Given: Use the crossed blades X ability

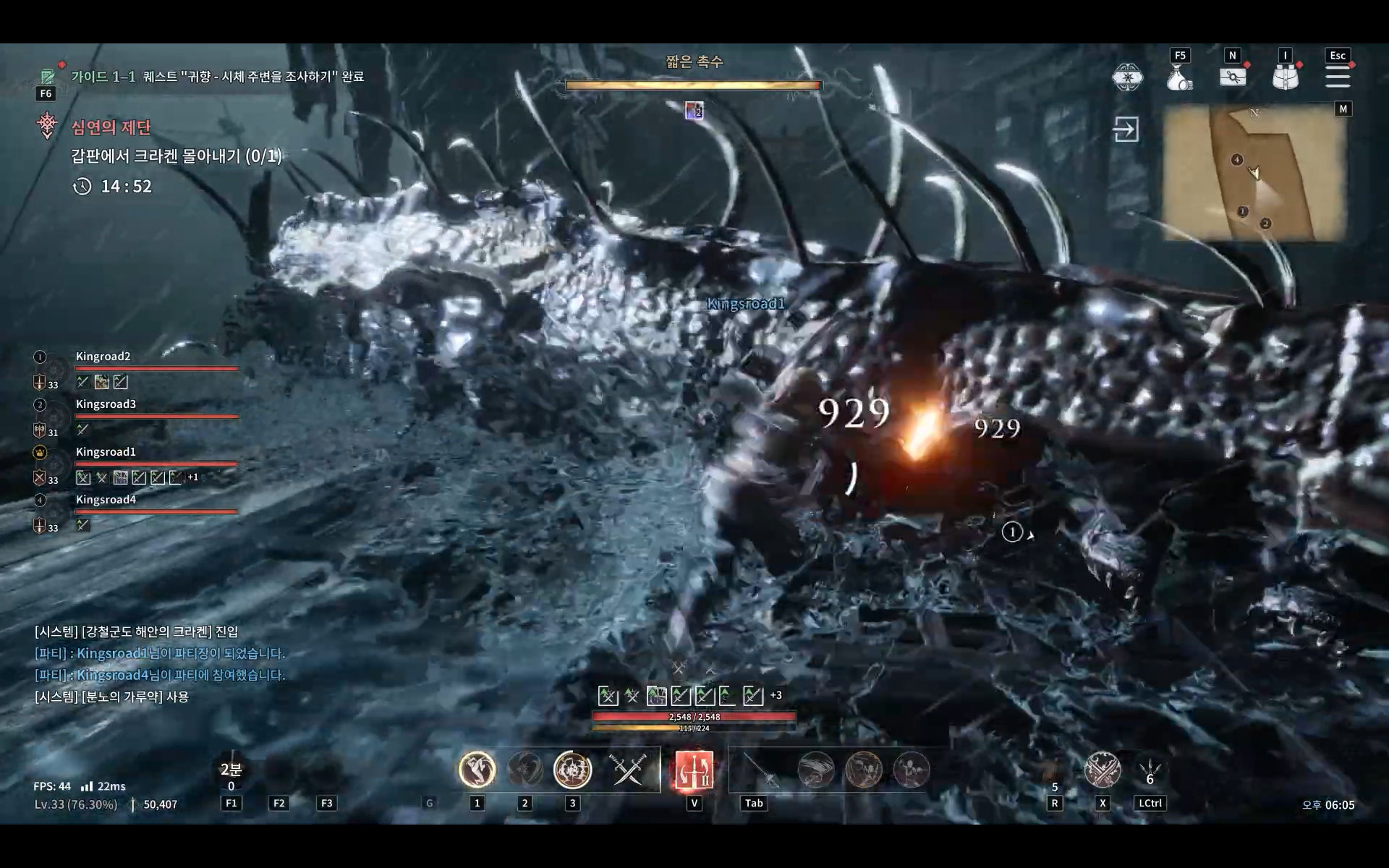Looking at the screenshot, I should click(x=1102, y=769).
